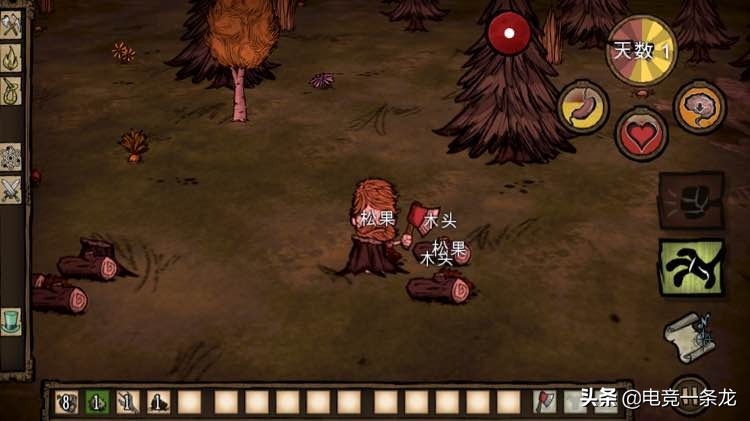Select the green-highlighted inventory slot
The width and height of the screenshot is (750, 421).
pyautogui.click(x=97, y=402)
